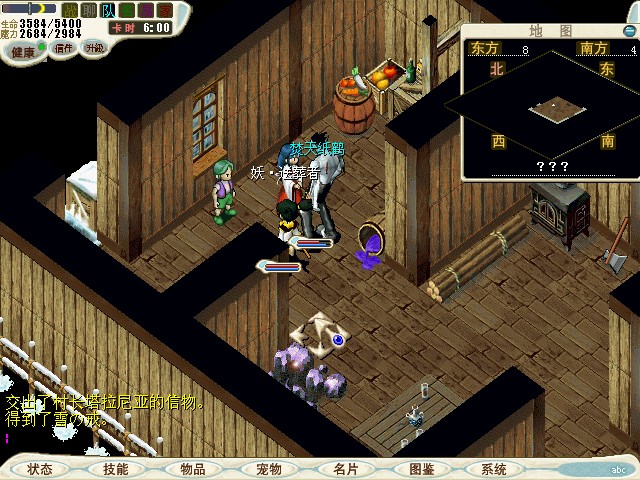Open the 物品 items menu
The image size is (640, 480).
point(193,468)
